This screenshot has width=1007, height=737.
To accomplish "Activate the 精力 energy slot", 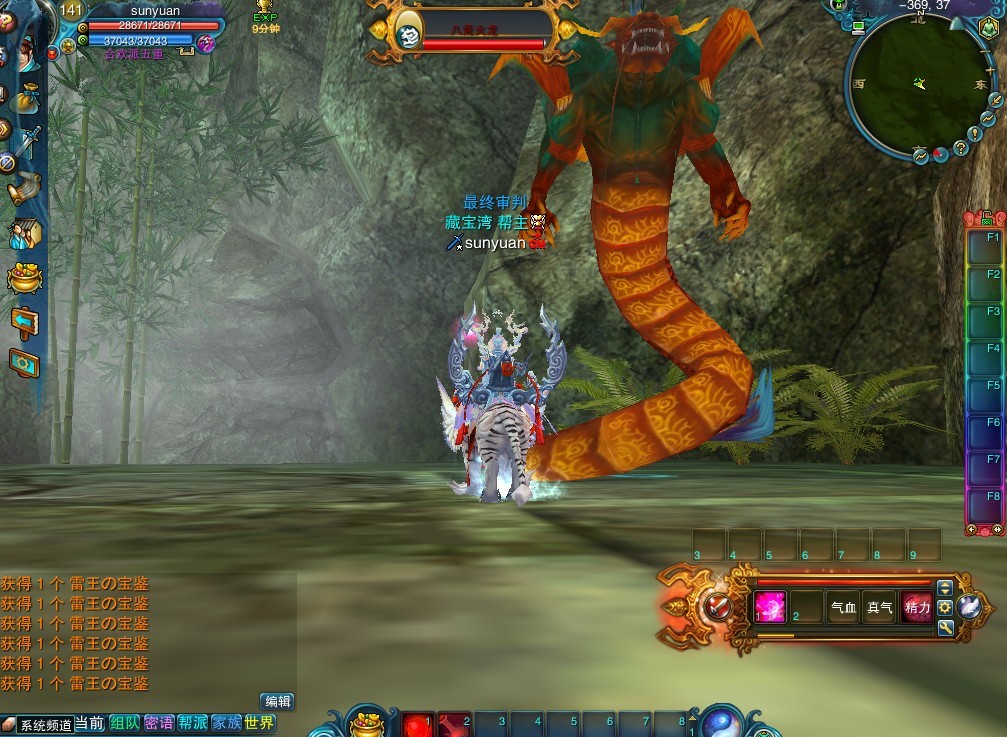I will [x=916, y=607].
